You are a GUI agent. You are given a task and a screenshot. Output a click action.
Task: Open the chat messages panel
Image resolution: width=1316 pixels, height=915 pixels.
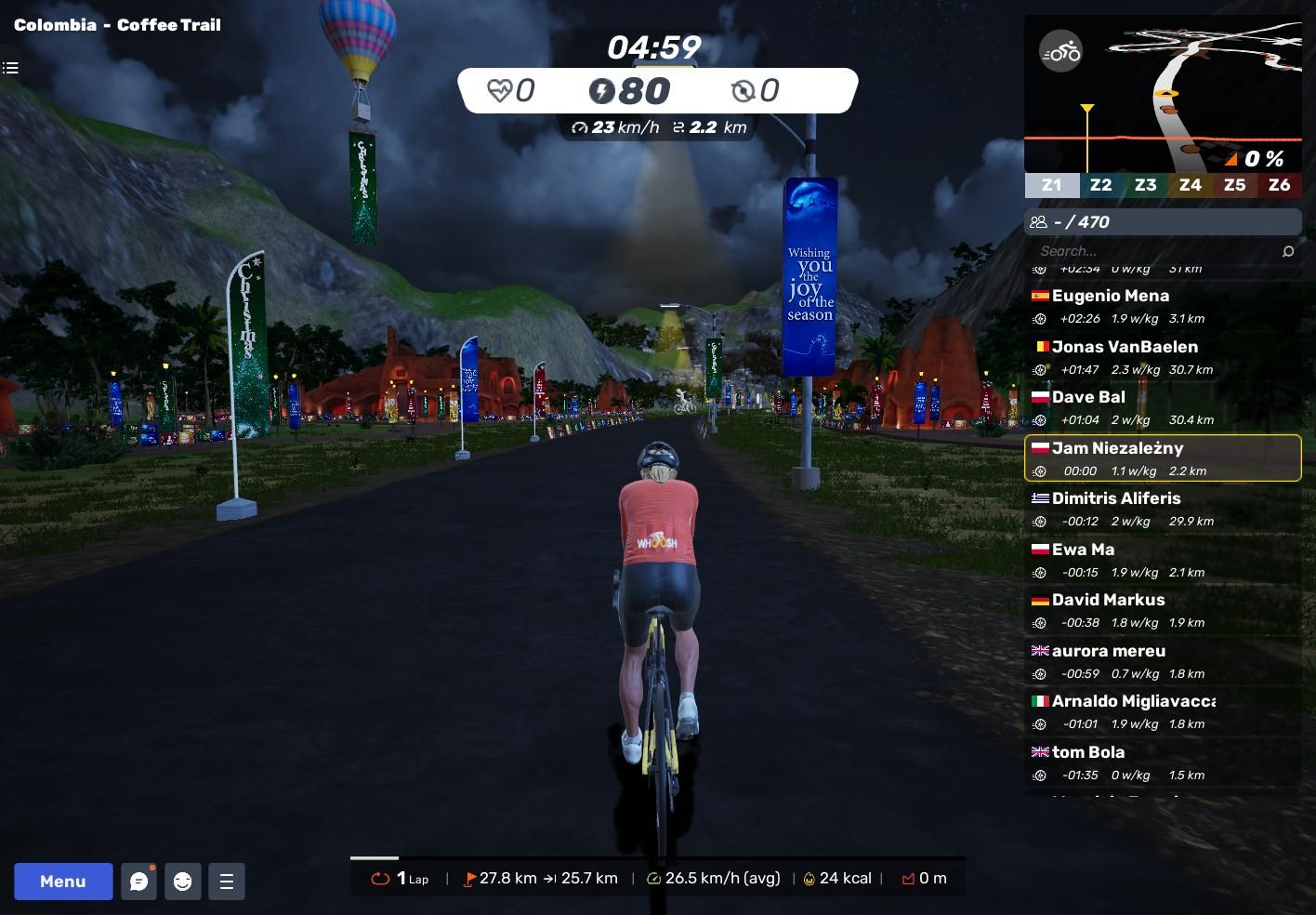pyautogui.click(x=139, y=882)
